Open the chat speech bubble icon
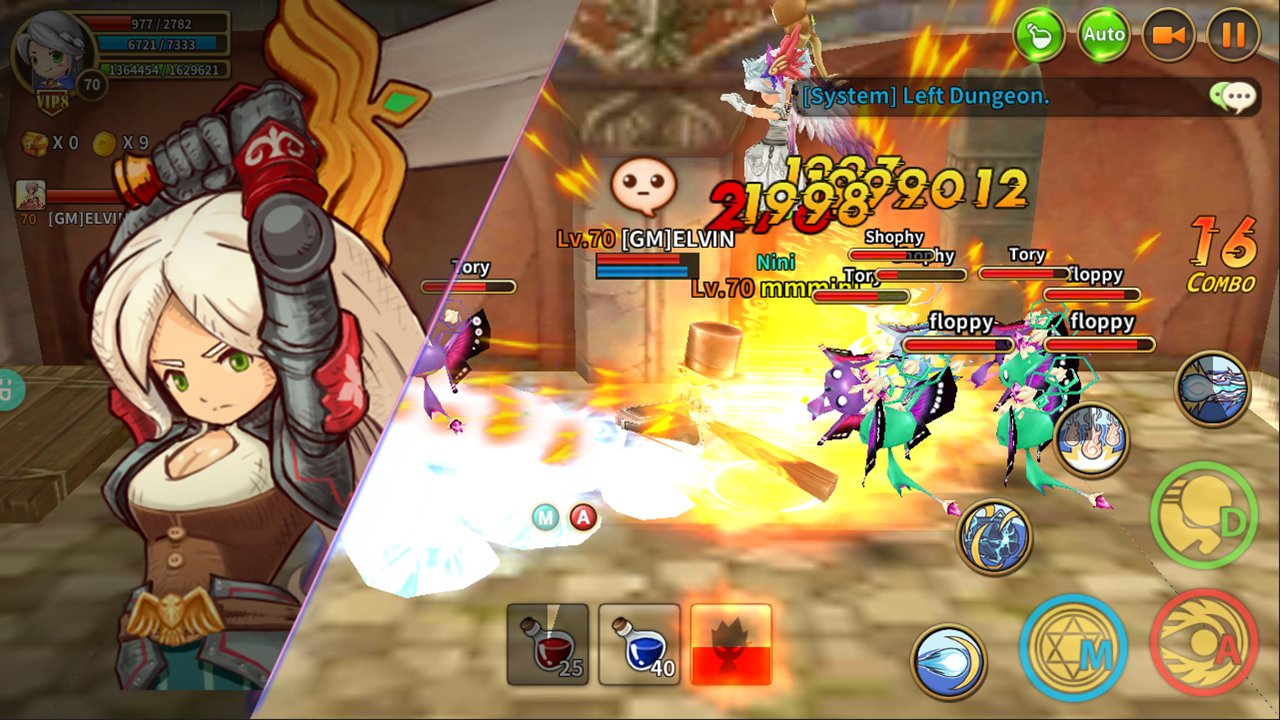Viewport: 1280px width, 720px height. (1232, 96)
